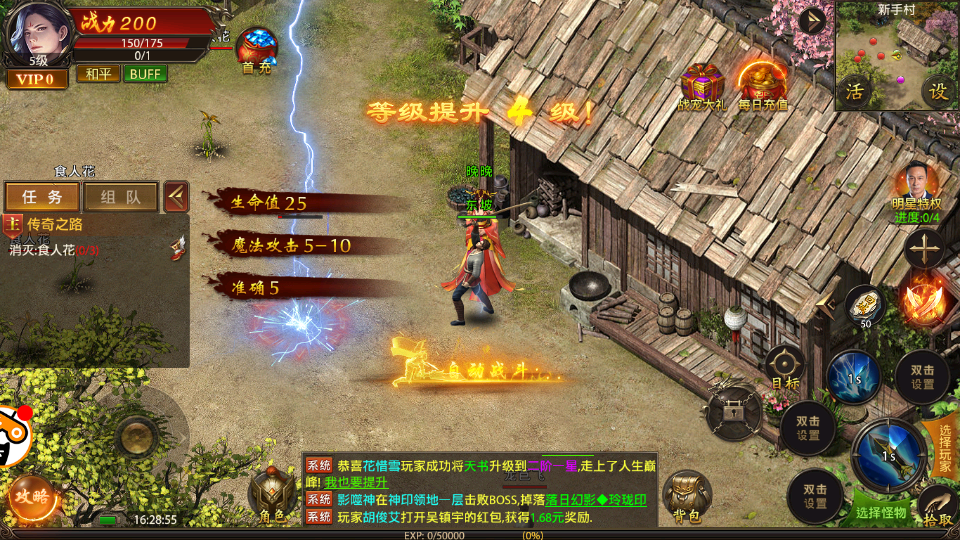Select the 传奇之路 main quest entry

[60, 224]
